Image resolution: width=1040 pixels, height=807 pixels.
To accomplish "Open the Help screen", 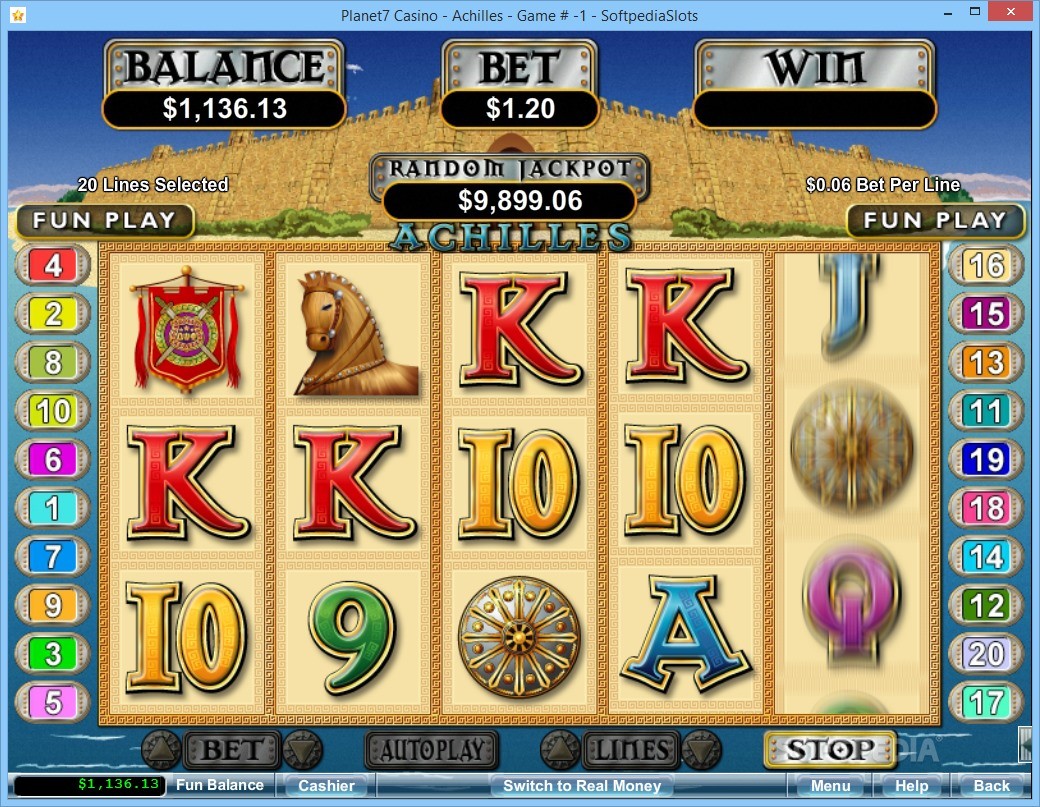I will coord(911,786).
